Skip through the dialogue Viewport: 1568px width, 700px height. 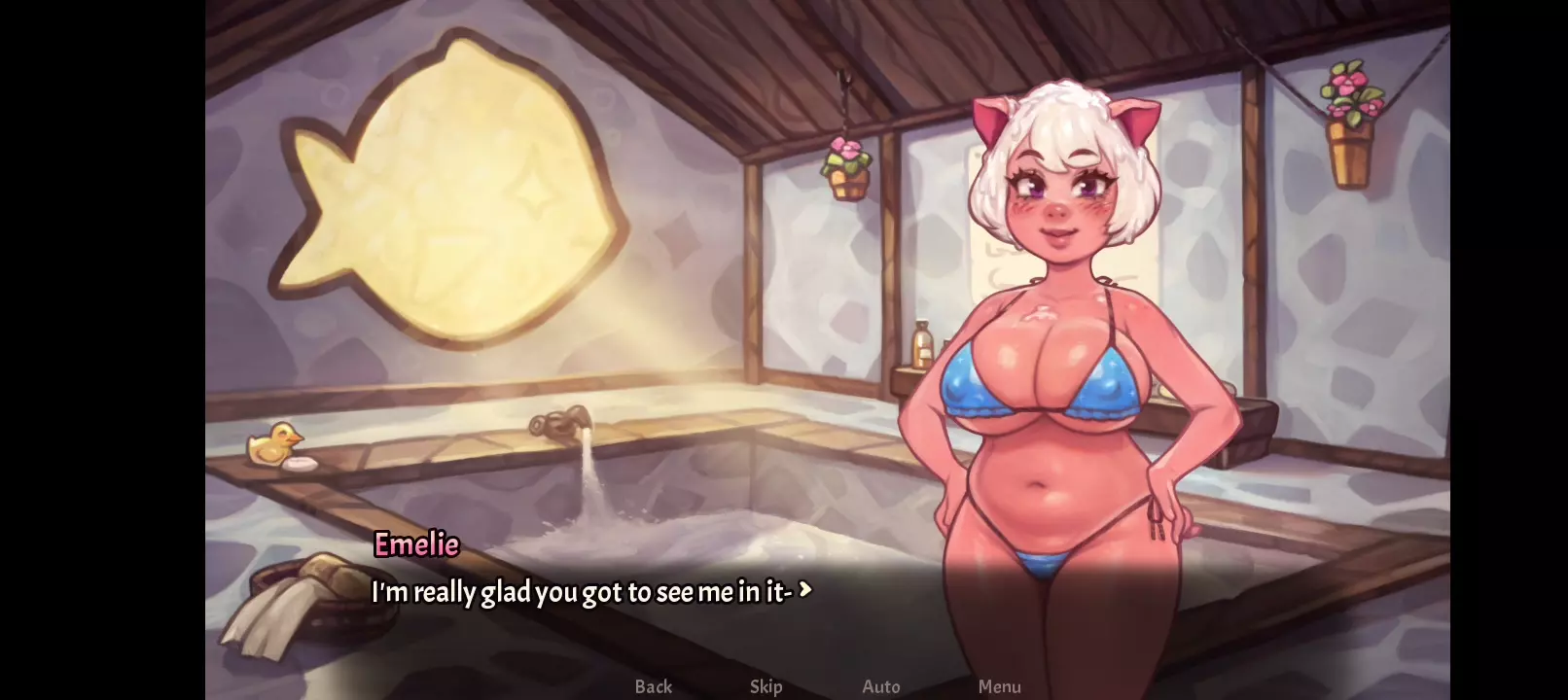click(766, 686)
